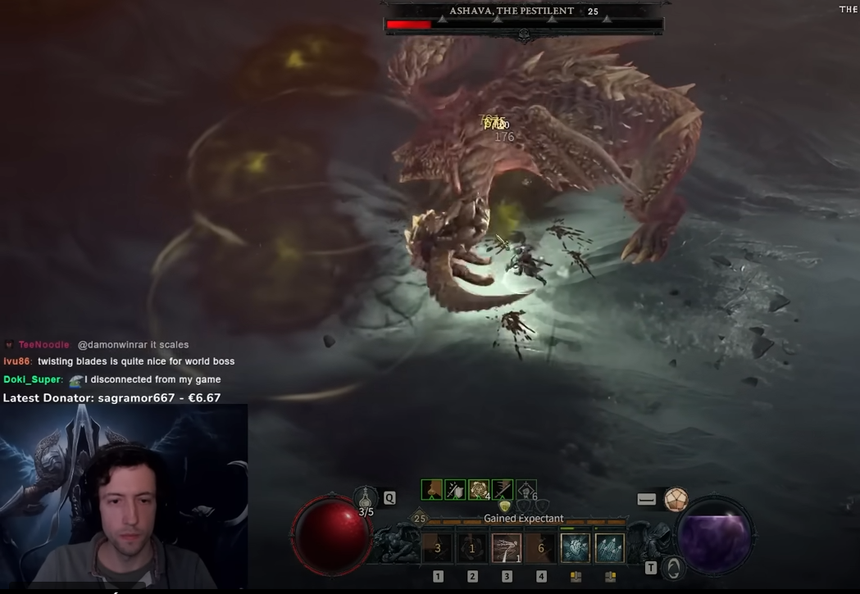Use the healing potion flask
The height and width of the screenshot is (594, 860).
[366, 497]
